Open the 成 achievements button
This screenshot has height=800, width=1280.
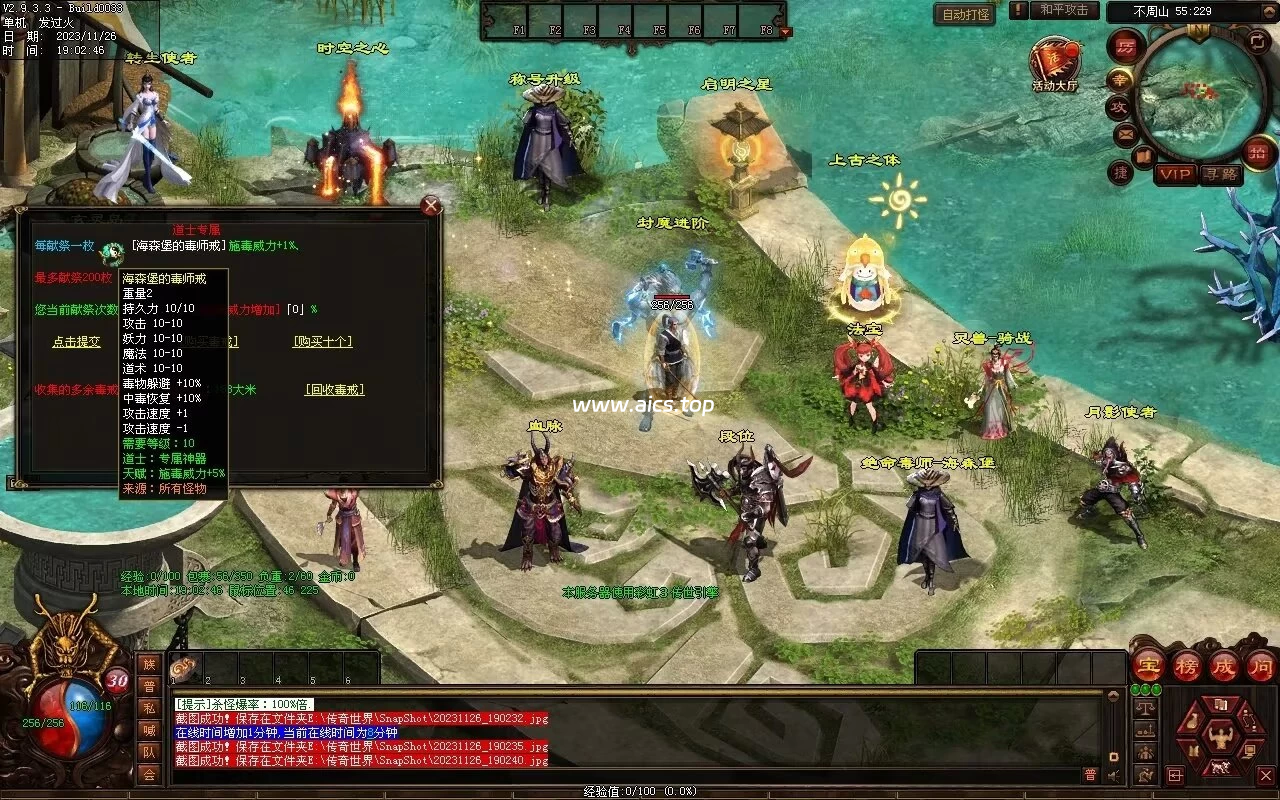pyautogui.click(x=1223, y=665)
